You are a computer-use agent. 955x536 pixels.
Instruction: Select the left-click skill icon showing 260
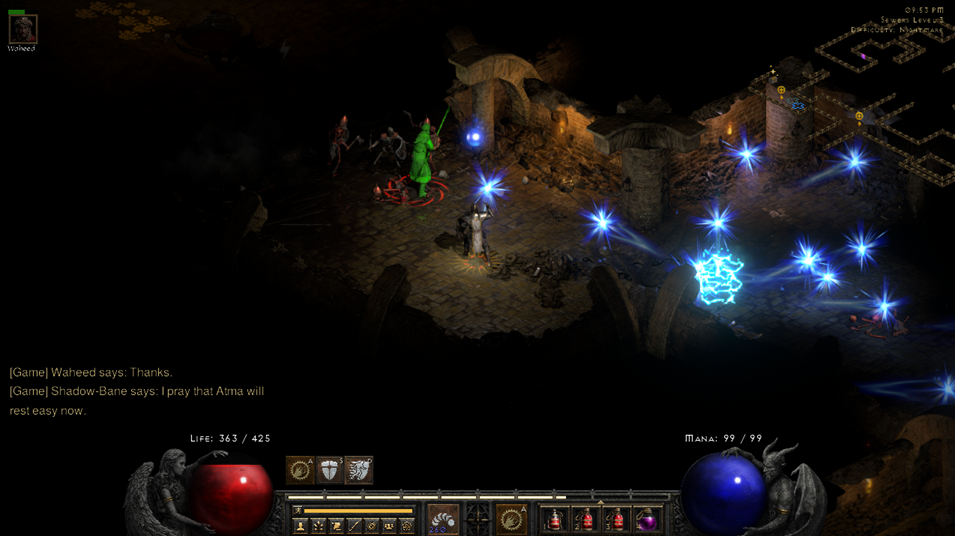click(x=443, y=519)
